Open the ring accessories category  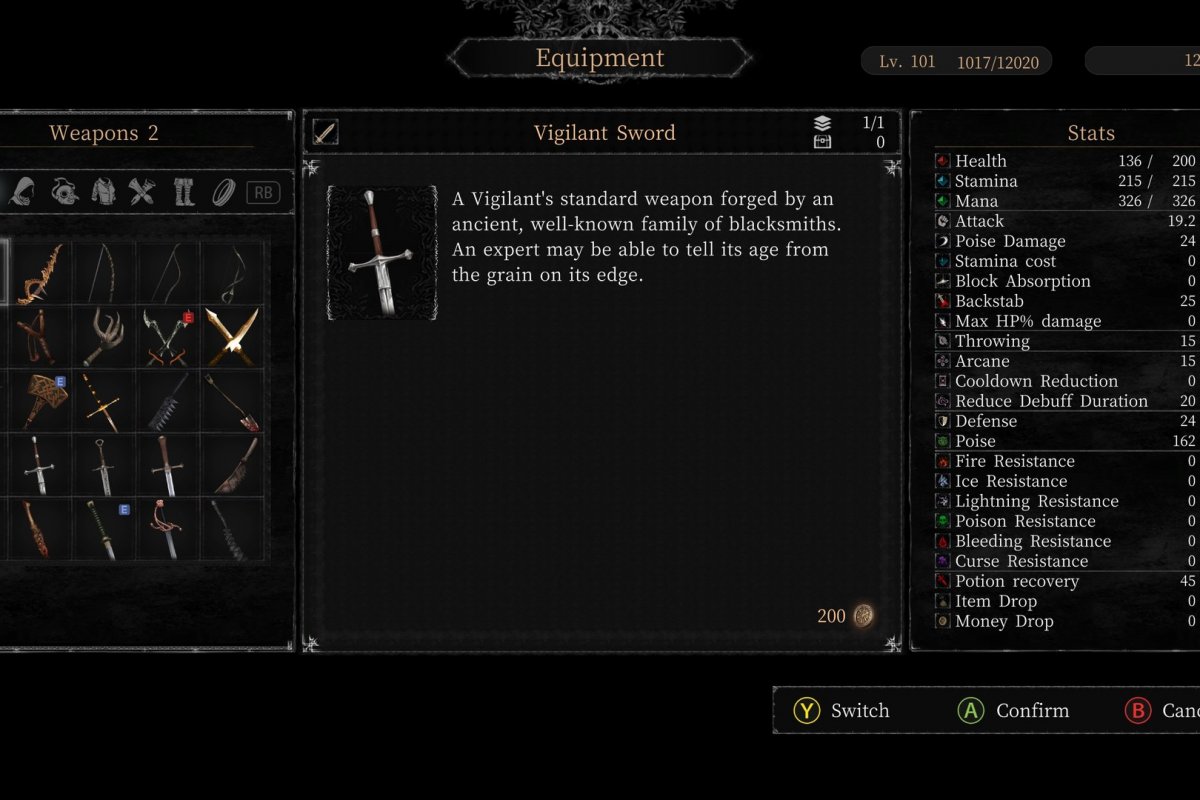tap(223, 191)
